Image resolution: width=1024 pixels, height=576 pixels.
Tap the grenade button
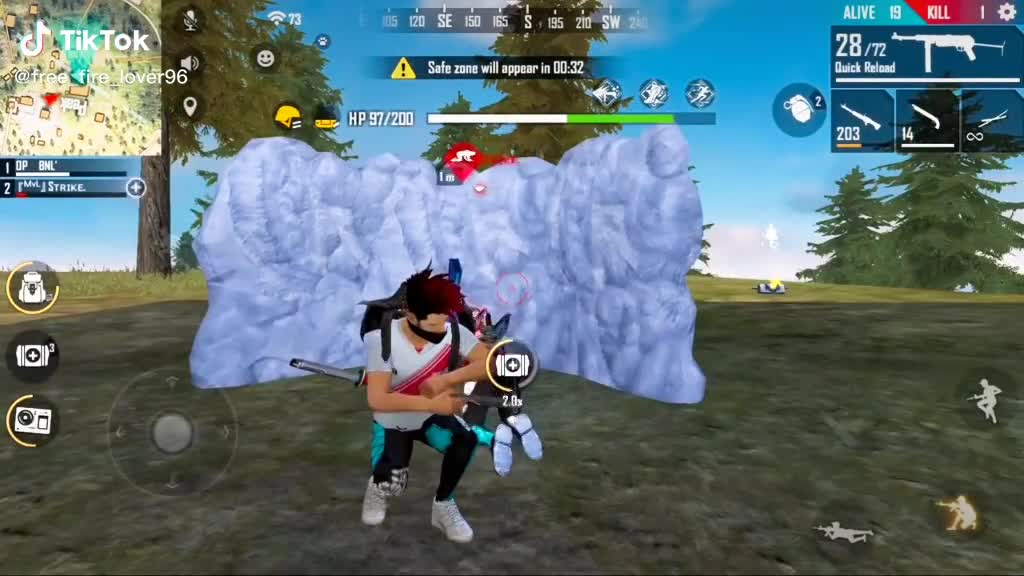click(x=798, y=109)
